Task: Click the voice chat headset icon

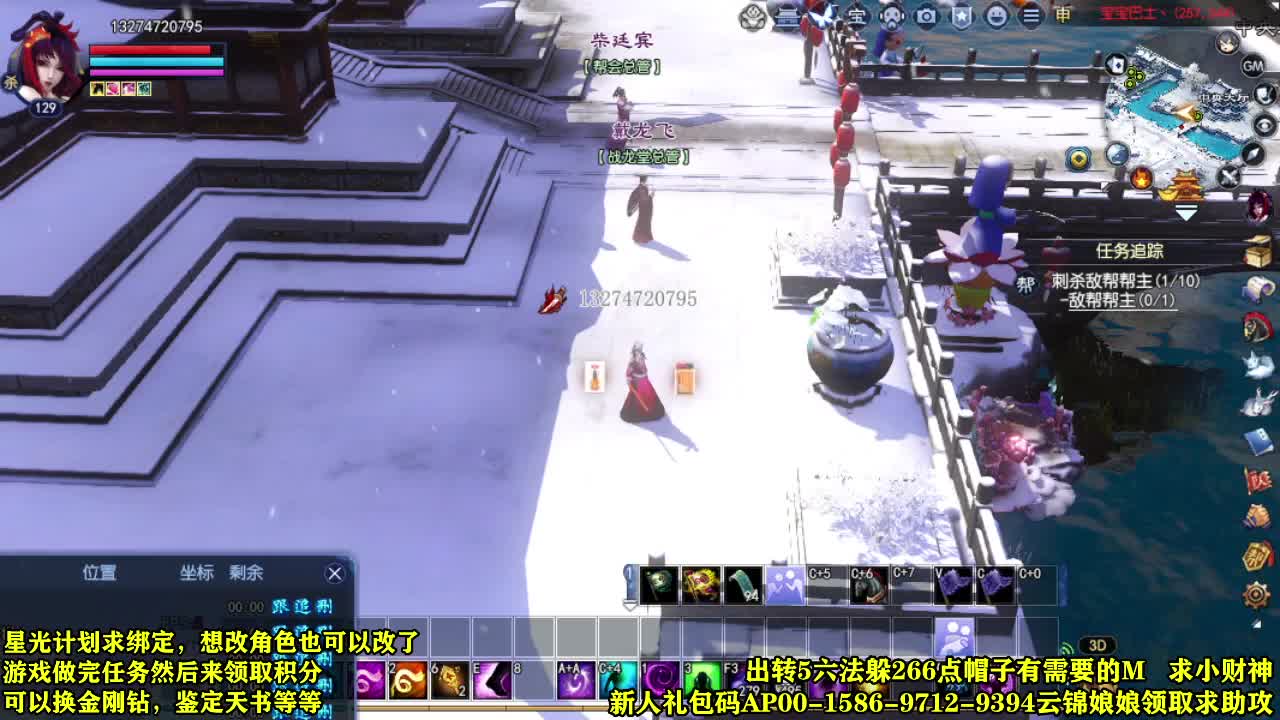Action: (x=892, y=16)
